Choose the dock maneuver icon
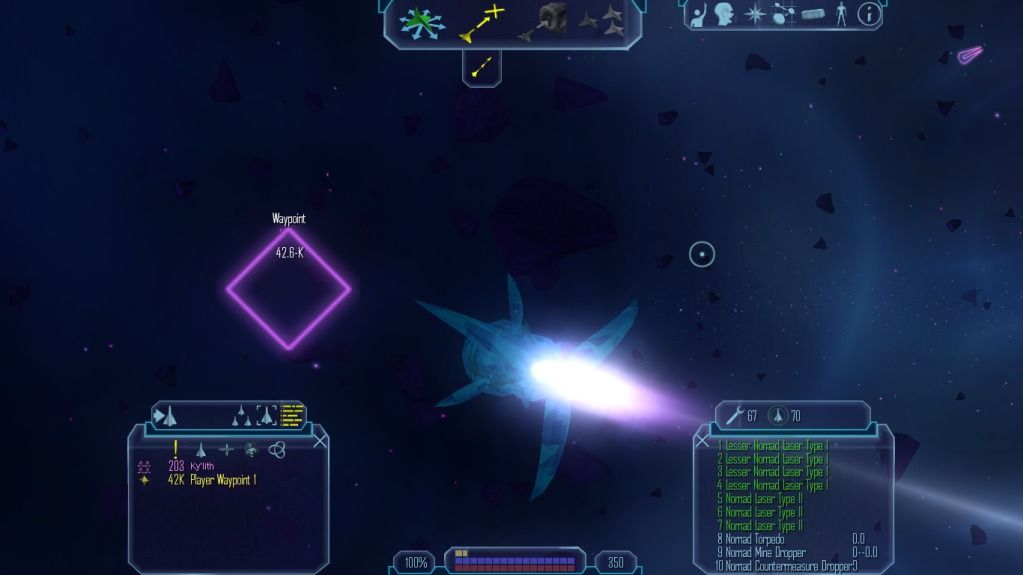The image size is (1023, 575). tap(542, 22)
